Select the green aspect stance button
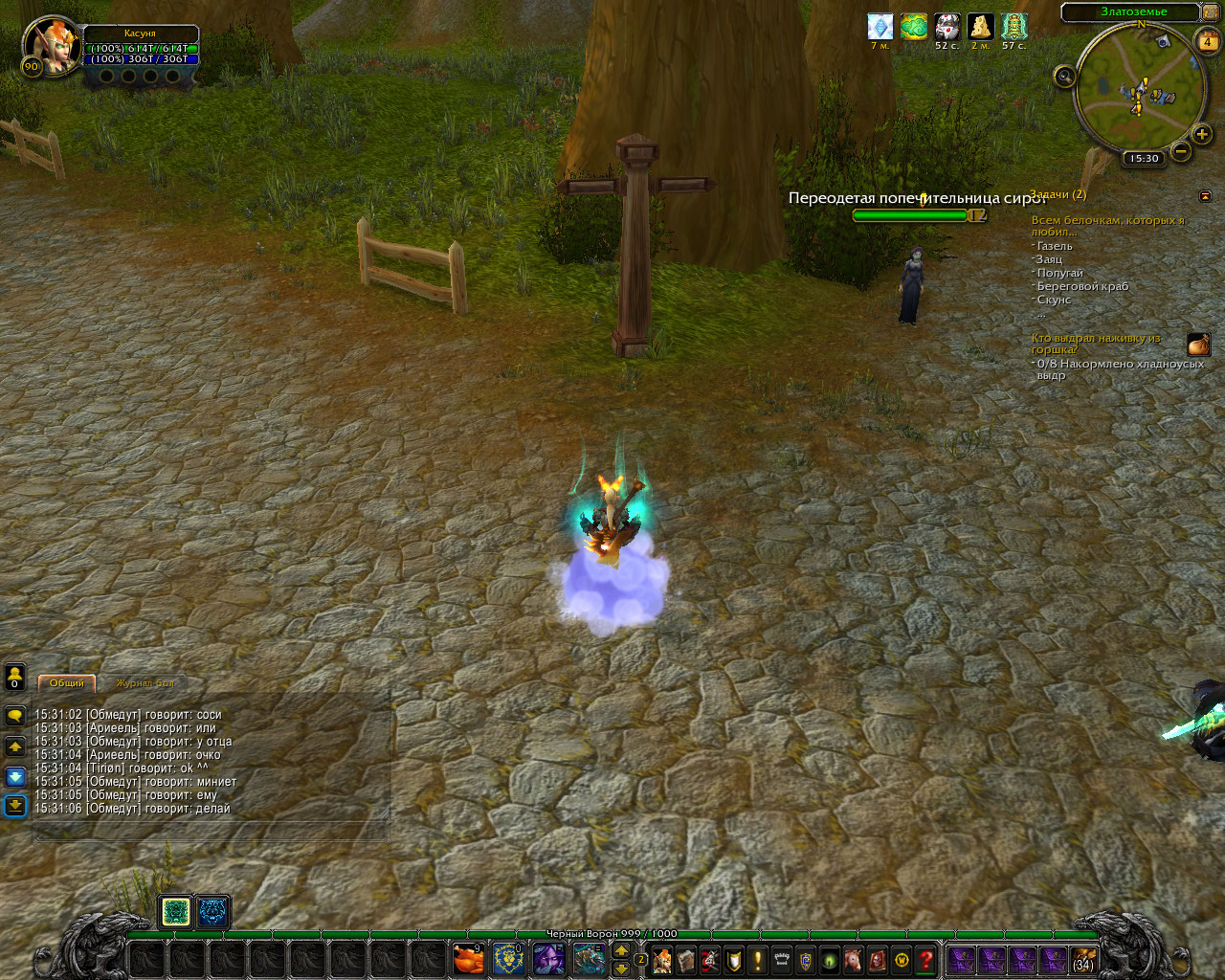 pyautogui.click(x=176, y=911)
